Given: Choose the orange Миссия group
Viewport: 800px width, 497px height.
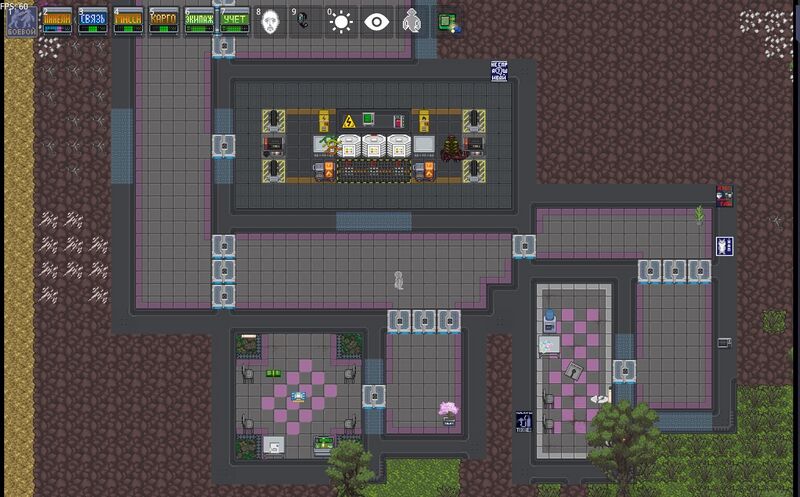Looking at the screenshot, I should pos(127,20).
